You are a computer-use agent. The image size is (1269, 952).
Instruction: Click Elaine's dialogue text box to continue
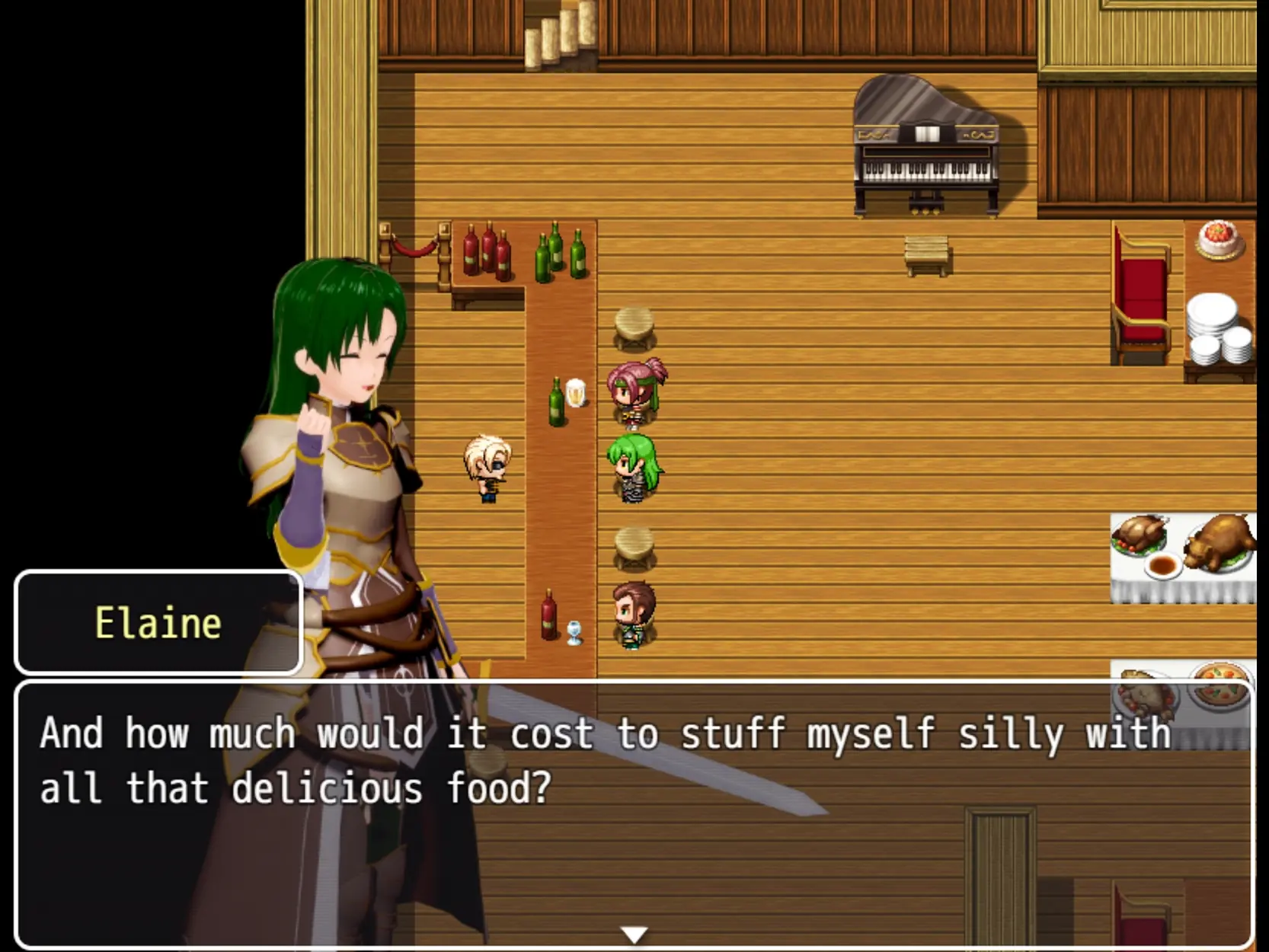634,813
